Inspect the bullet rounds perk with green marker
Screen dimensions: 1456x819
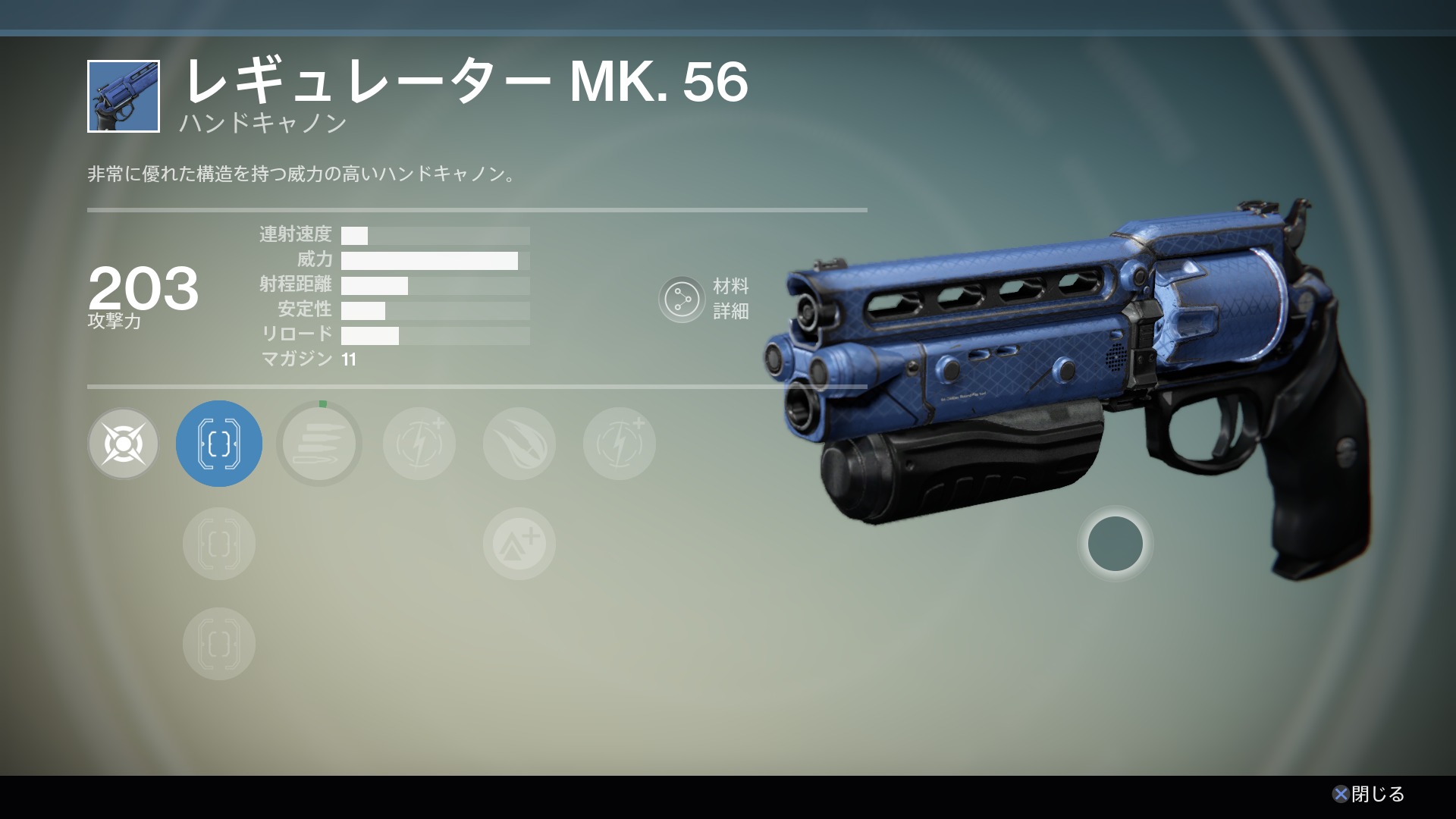pyautogui.click(x=318, y=444)
